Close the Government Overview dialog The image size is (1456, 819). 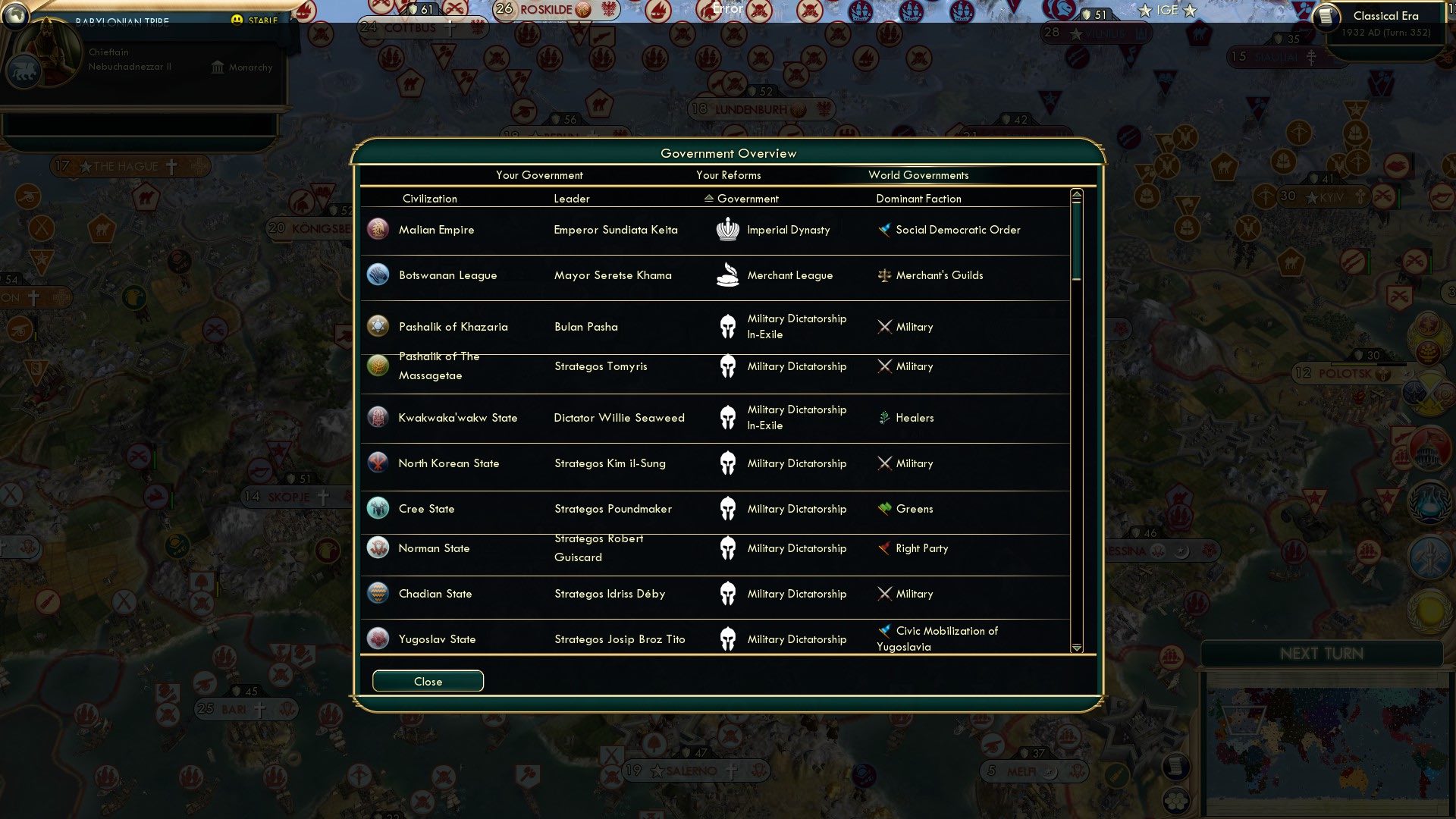[x=427, y=681]
